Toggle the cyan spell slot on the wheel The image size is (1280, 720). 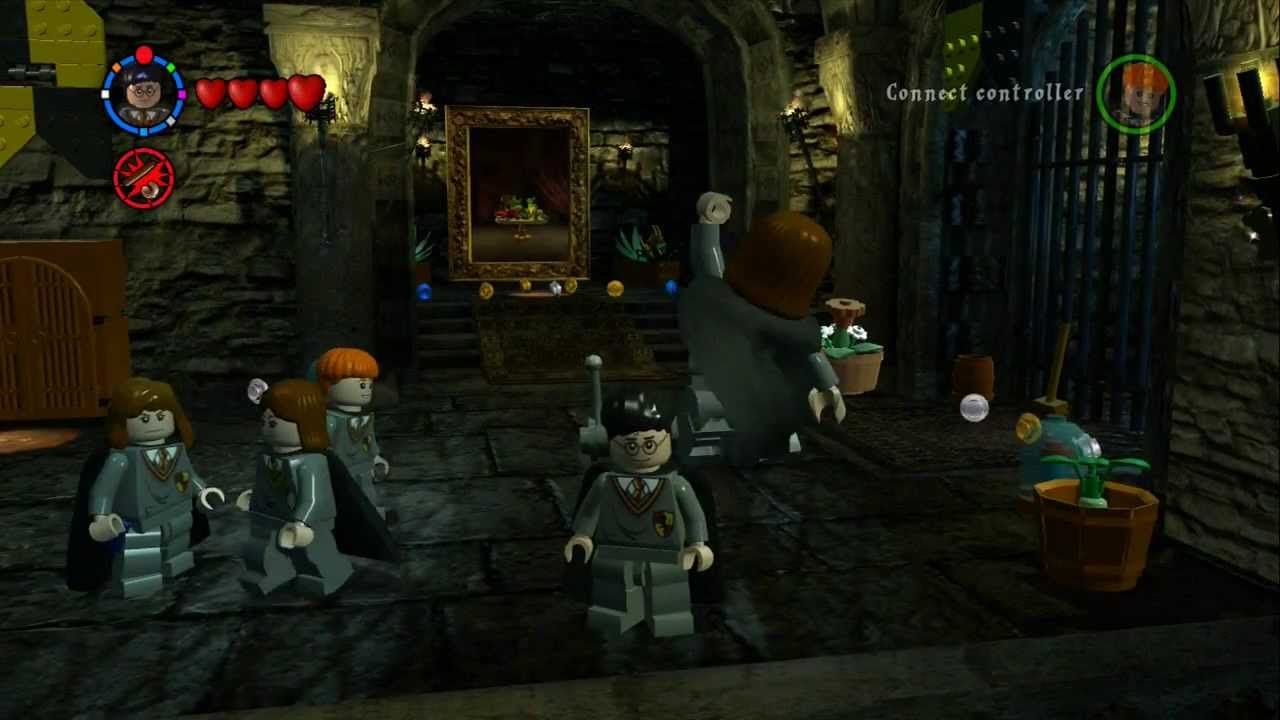point(143,129)
